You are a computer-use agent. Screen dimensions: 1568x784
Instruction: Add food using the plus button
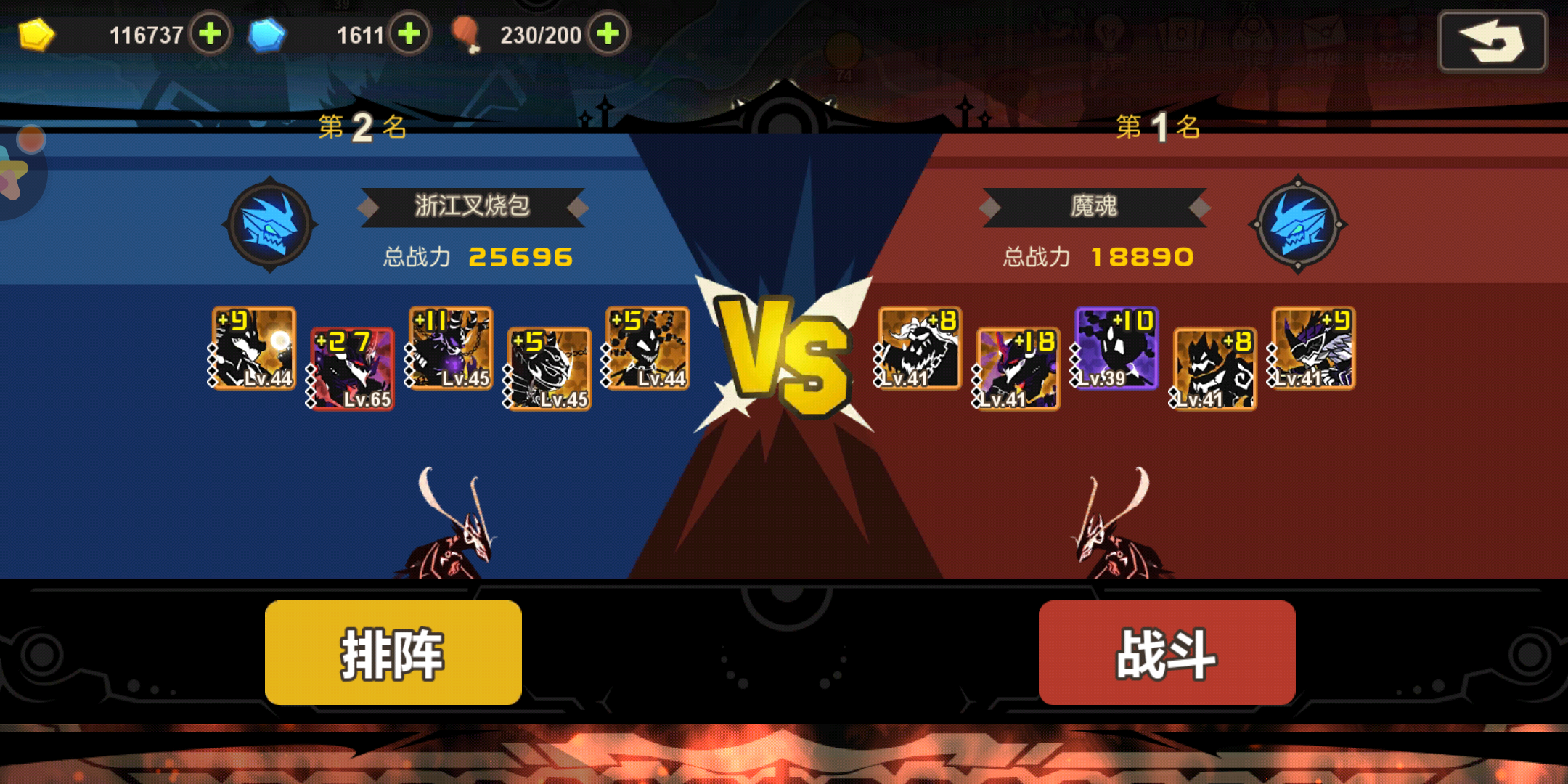[x=608, y=33]
